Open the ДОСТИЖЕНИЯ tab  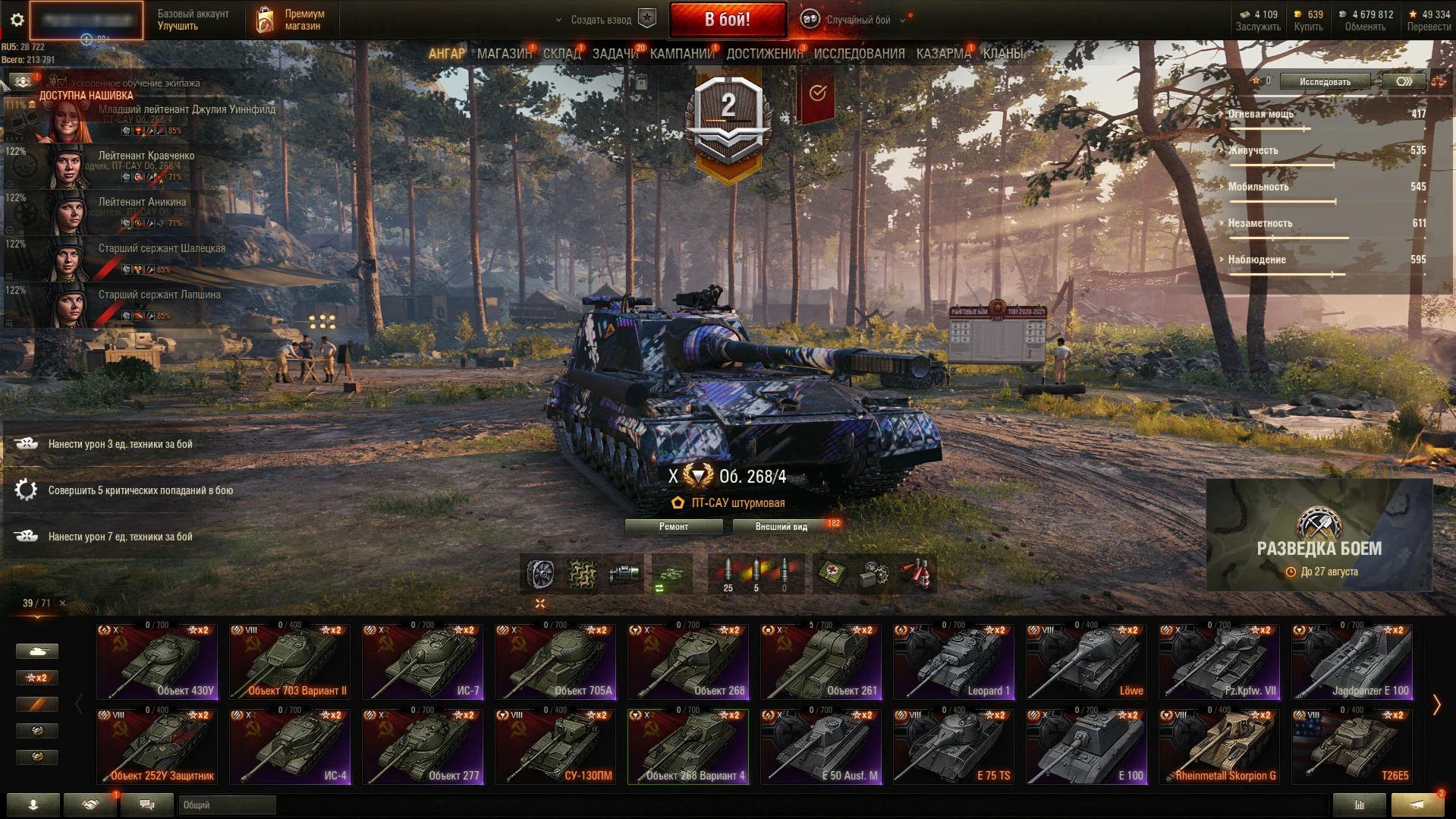tap(764, 54)
